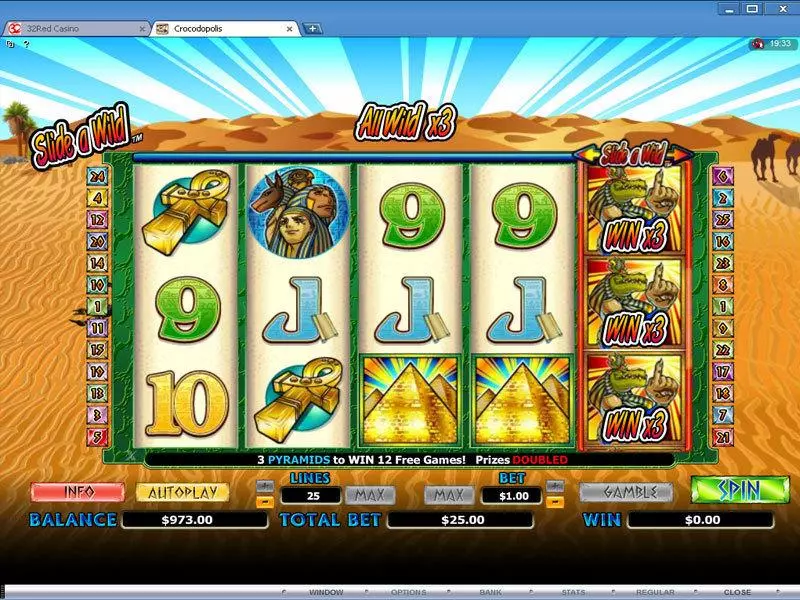The height and width of the screenshot is (600, 800).
Task: Open the WINDOW menu
Action: point(326,592)
